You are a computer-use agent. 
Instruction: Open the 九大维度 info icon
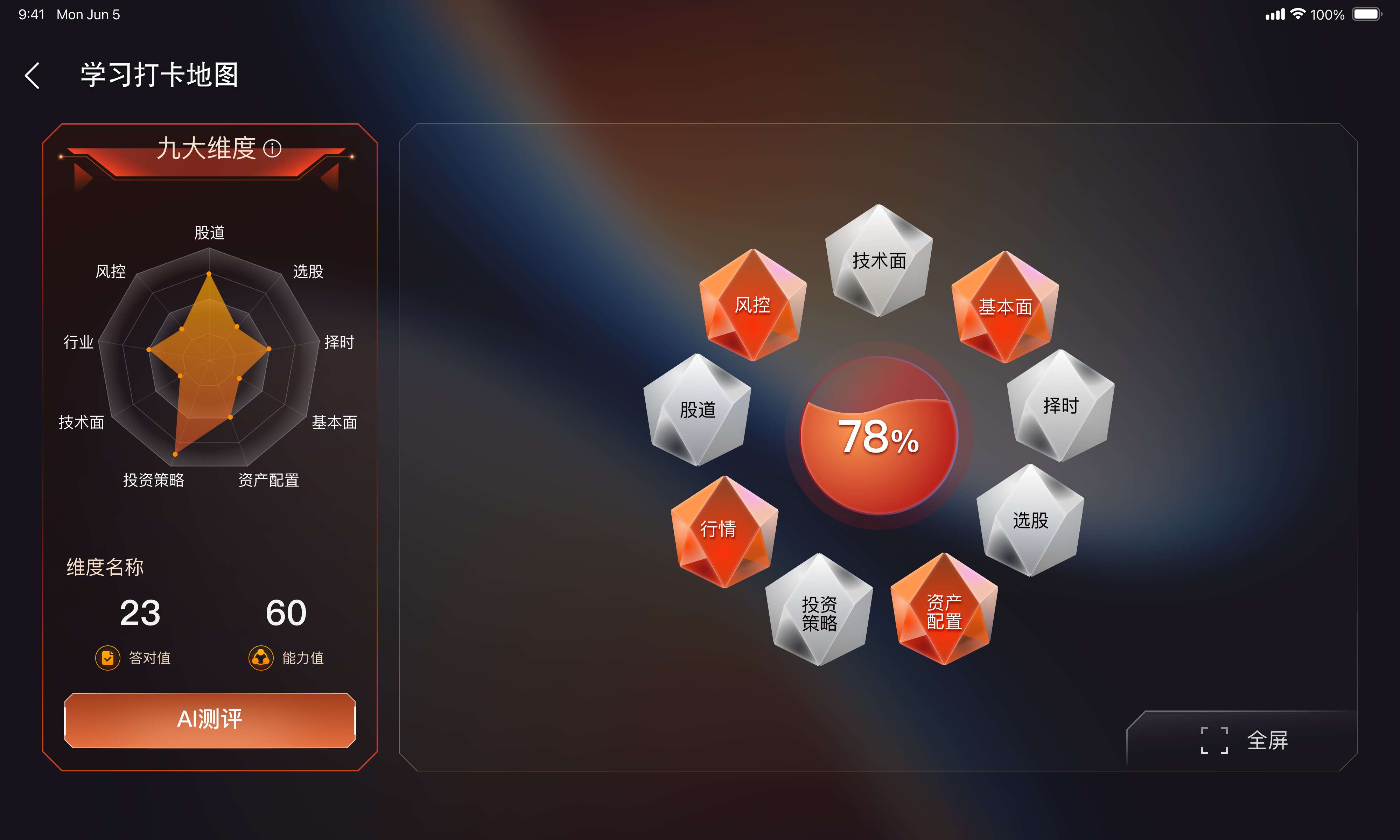272,148
